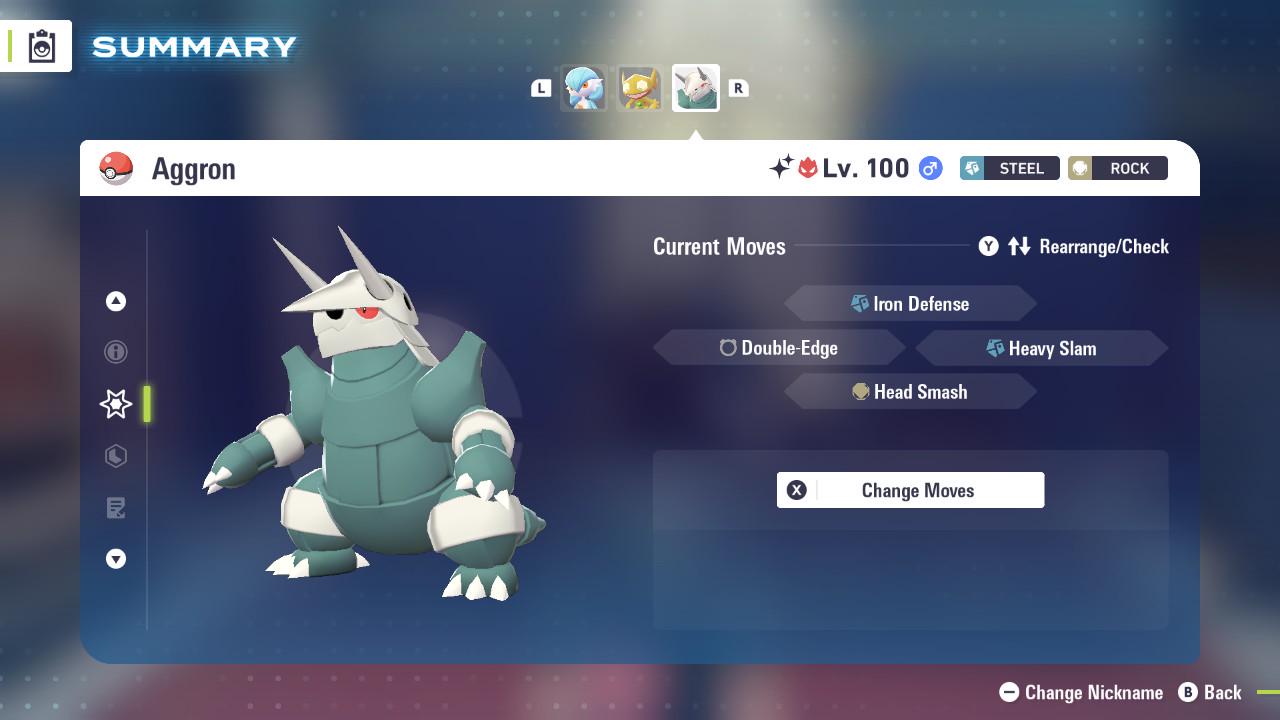Click the down arrow below the sidebar icons

116,559
